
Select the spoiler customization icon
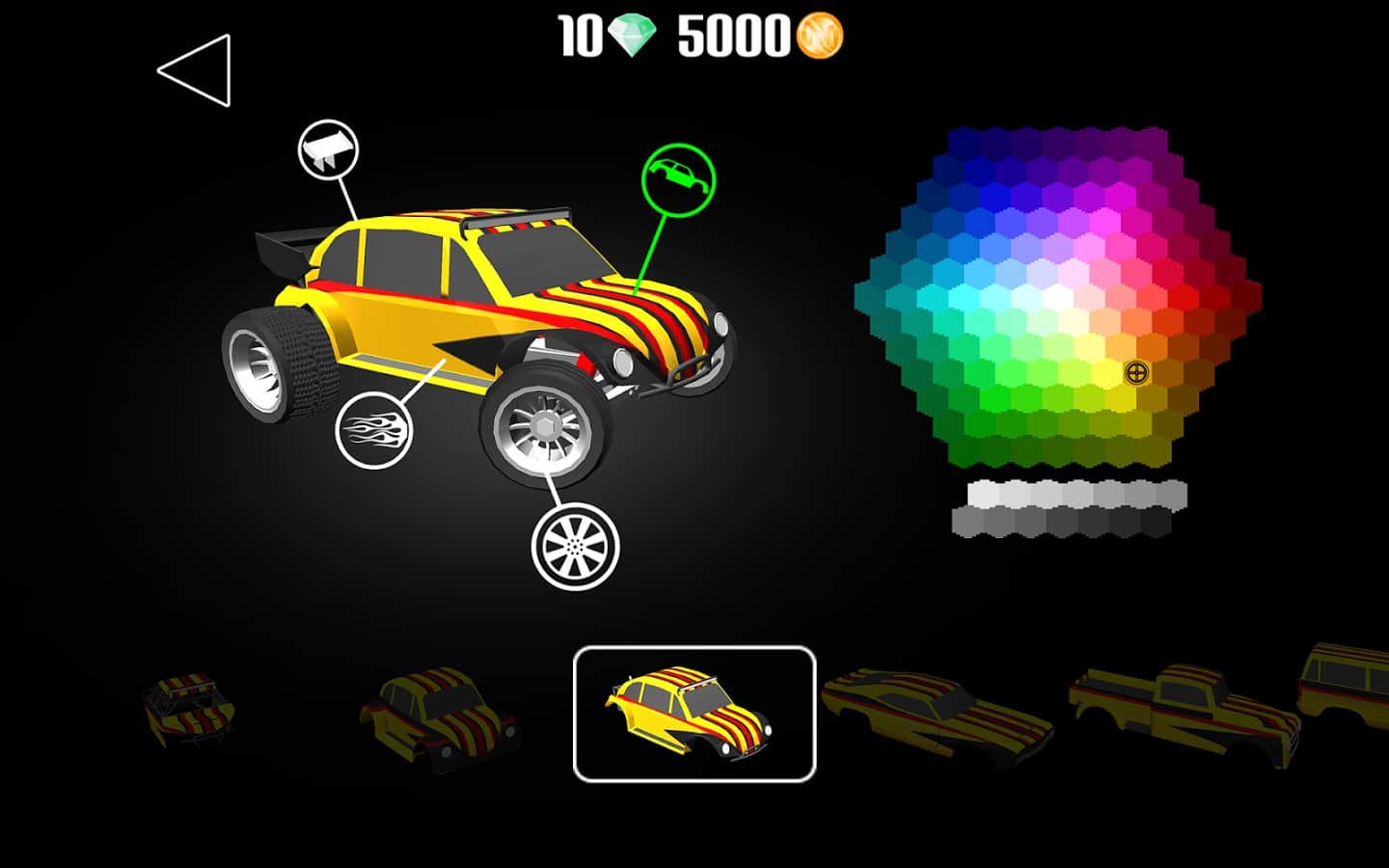329,149
